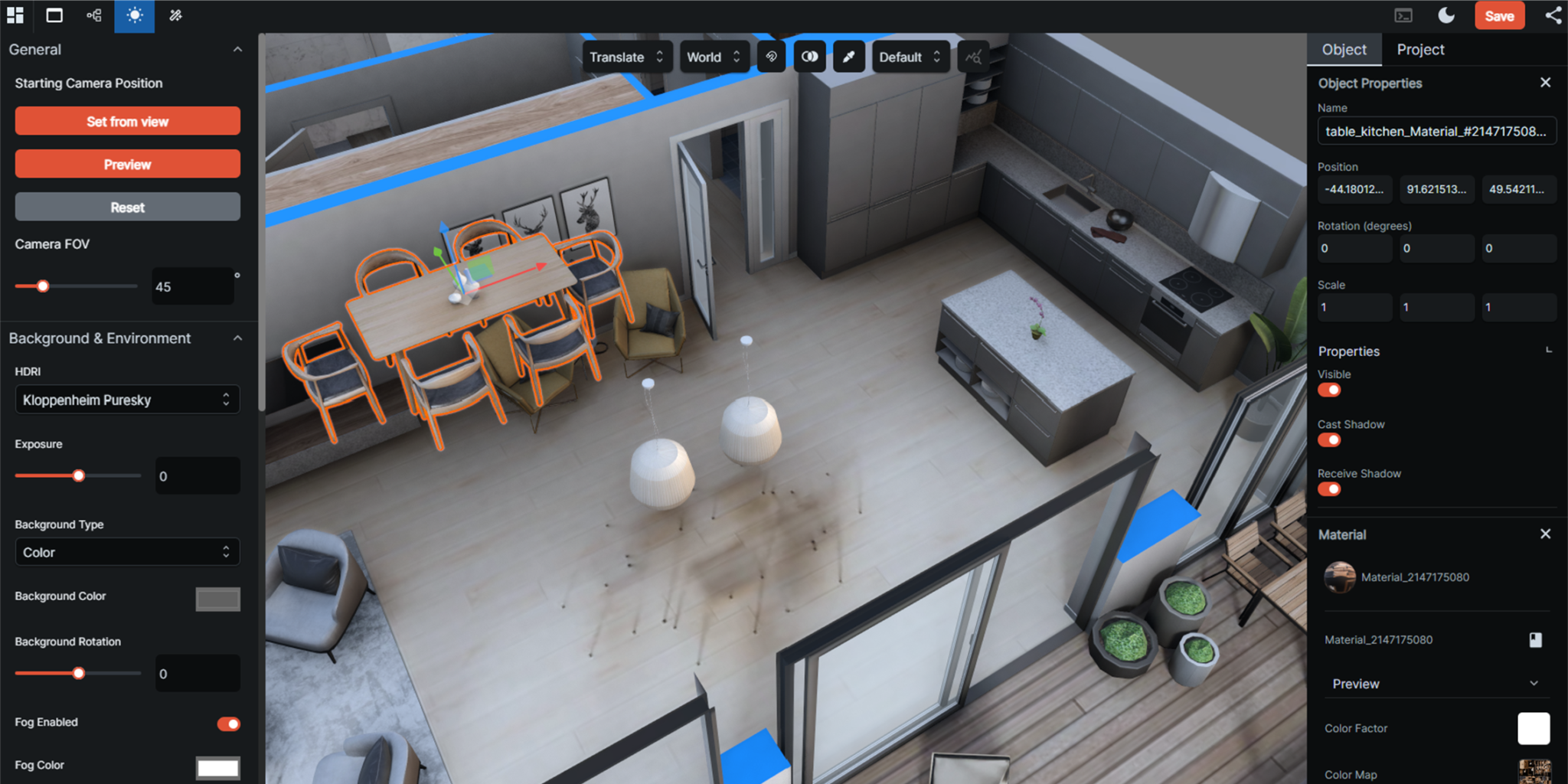The width and height of the screenshot is (1568, 784).
Task: Open the Background Type Color dropdown
Action: (127, 551)
